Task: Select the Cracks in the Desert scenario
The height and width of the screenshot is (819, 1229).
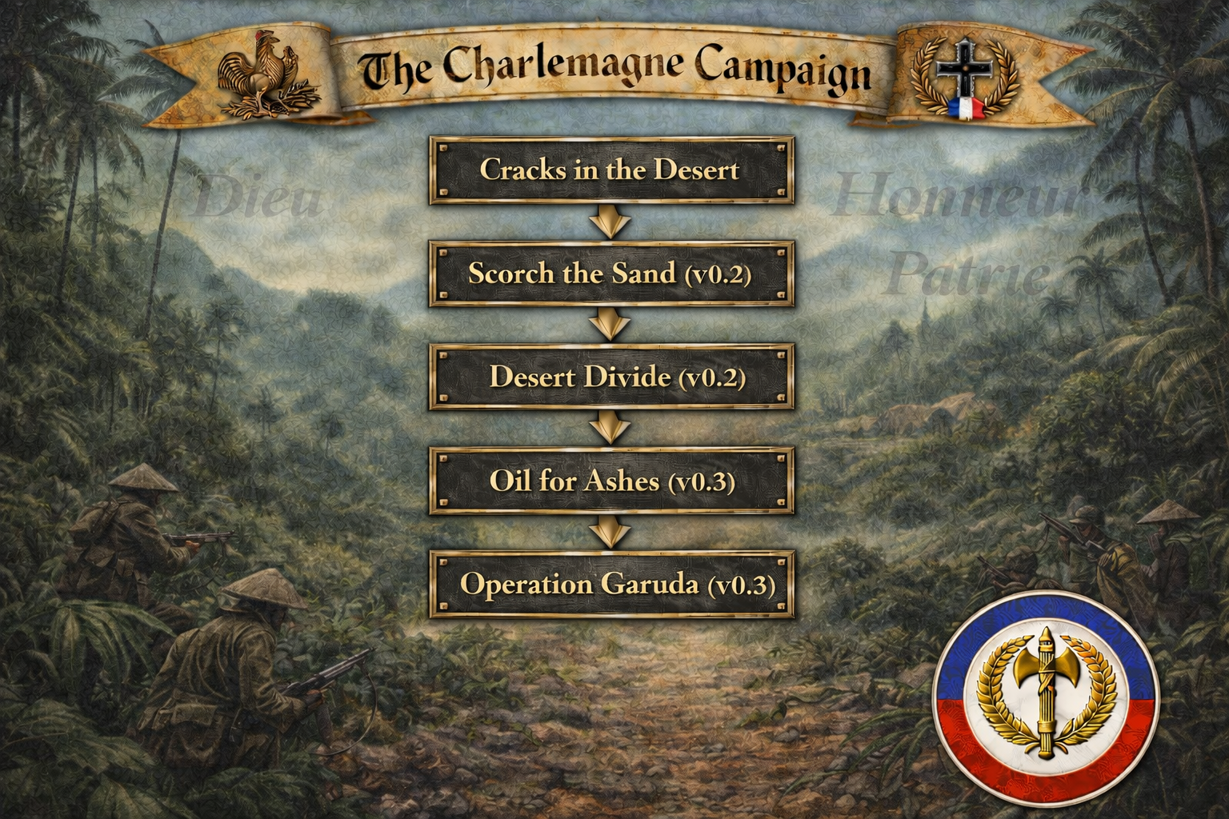Action: click(611, 170)
